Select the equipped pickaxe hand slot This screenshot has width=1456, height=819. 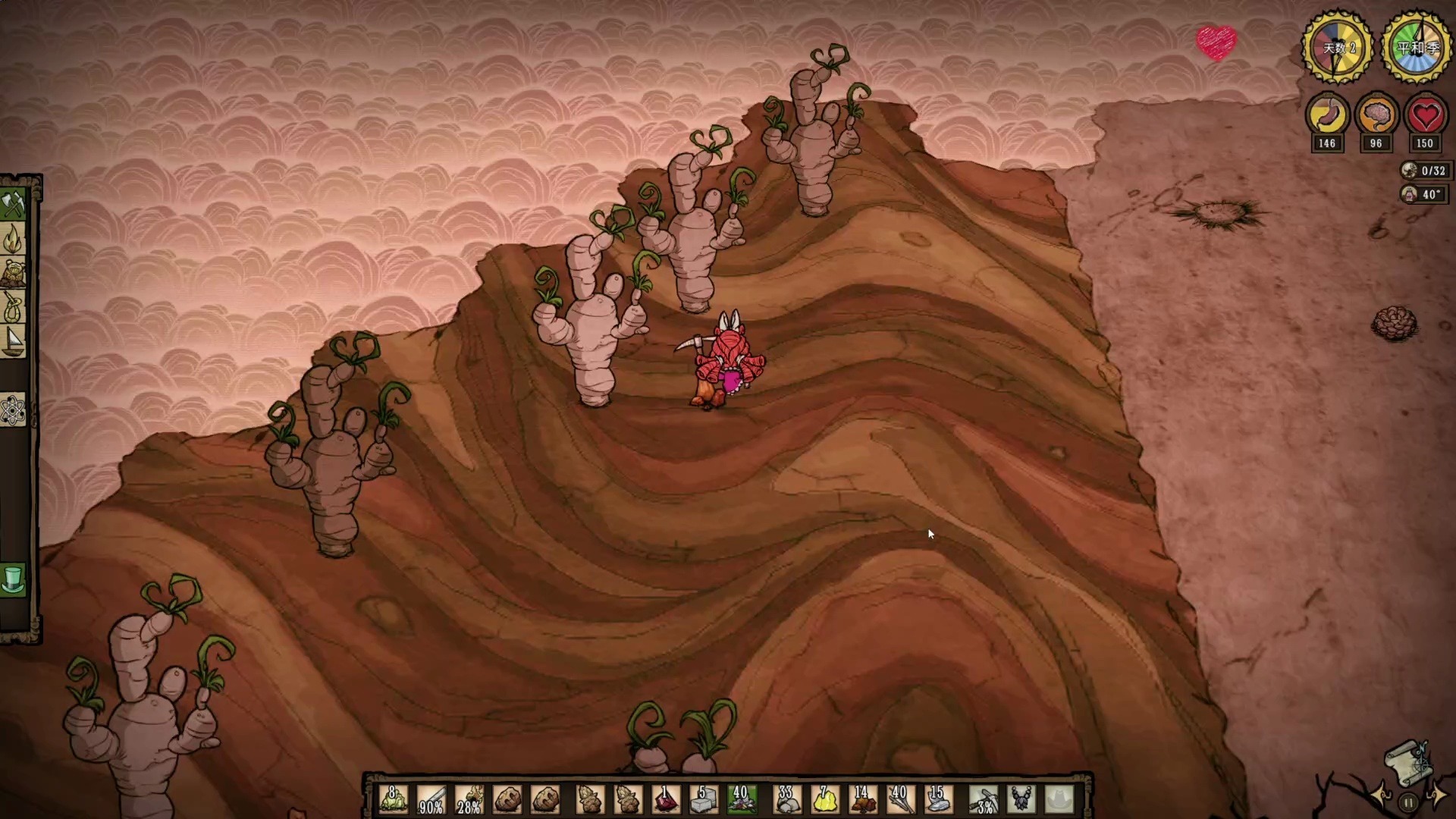(984, 799)
